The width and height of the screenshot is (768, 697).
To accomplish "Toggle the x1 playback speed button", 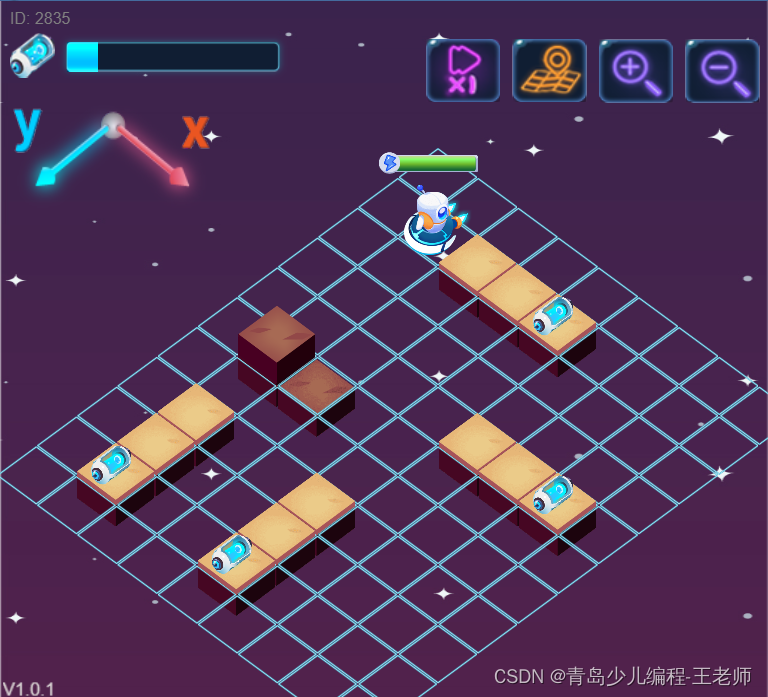I will [x=462, y=70].
